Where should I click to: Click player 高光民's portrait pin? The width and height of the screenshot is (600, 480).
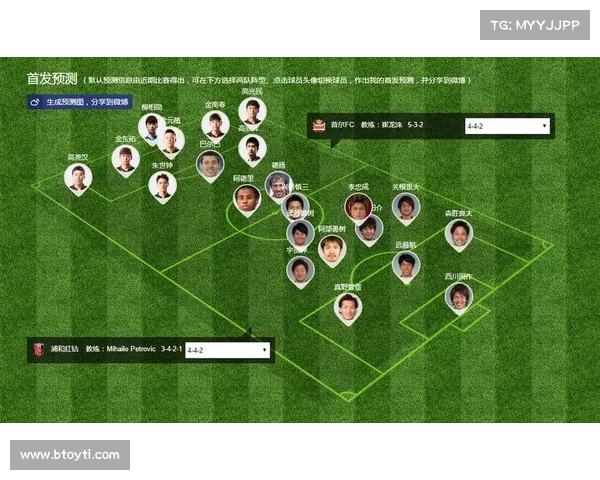(252, 111)
